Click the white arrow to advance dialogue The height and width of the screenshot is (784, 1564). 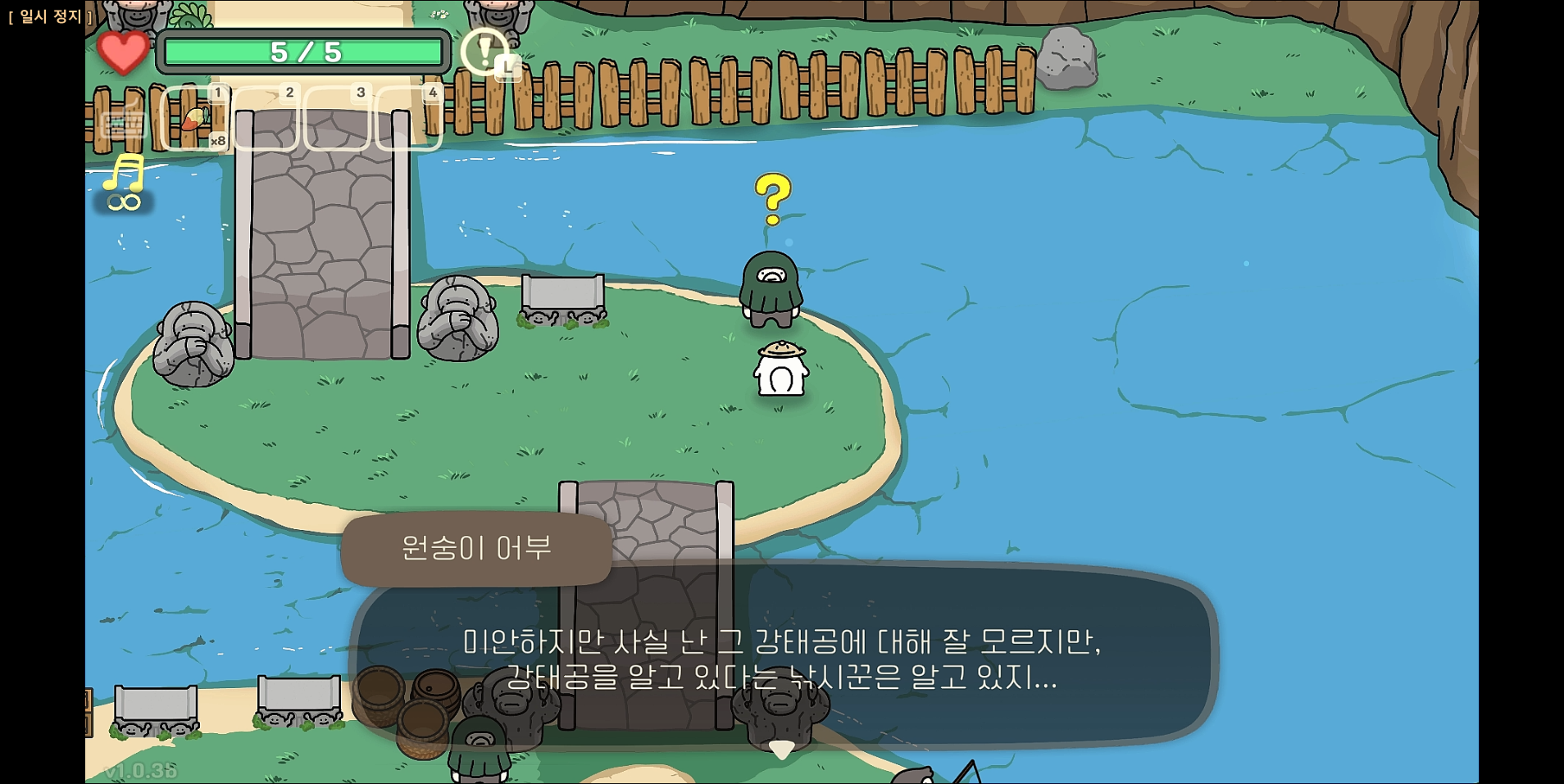[x=781, y=750]
